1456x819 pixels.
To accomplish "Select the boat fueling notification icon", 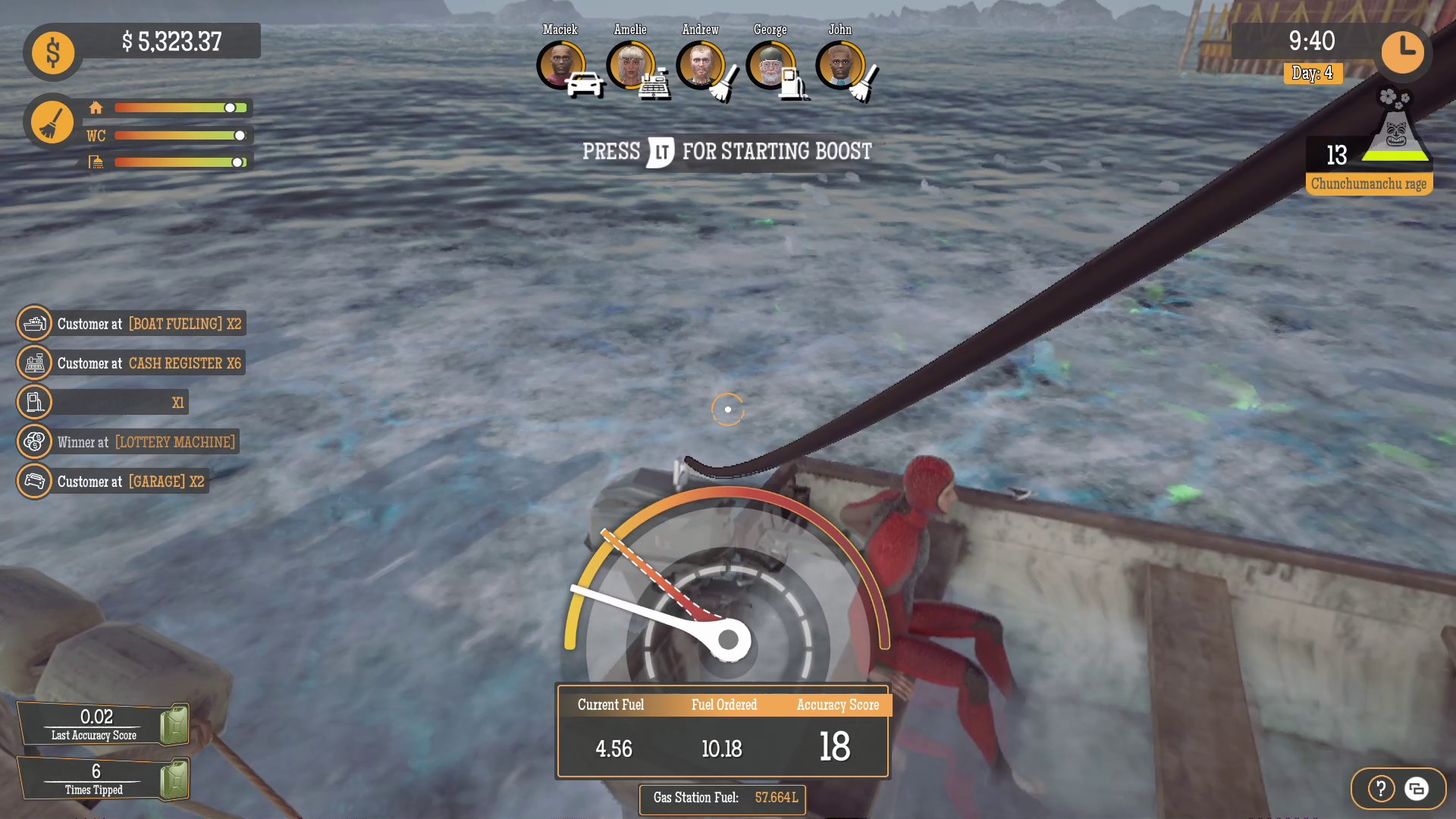I will pos(34,323).
